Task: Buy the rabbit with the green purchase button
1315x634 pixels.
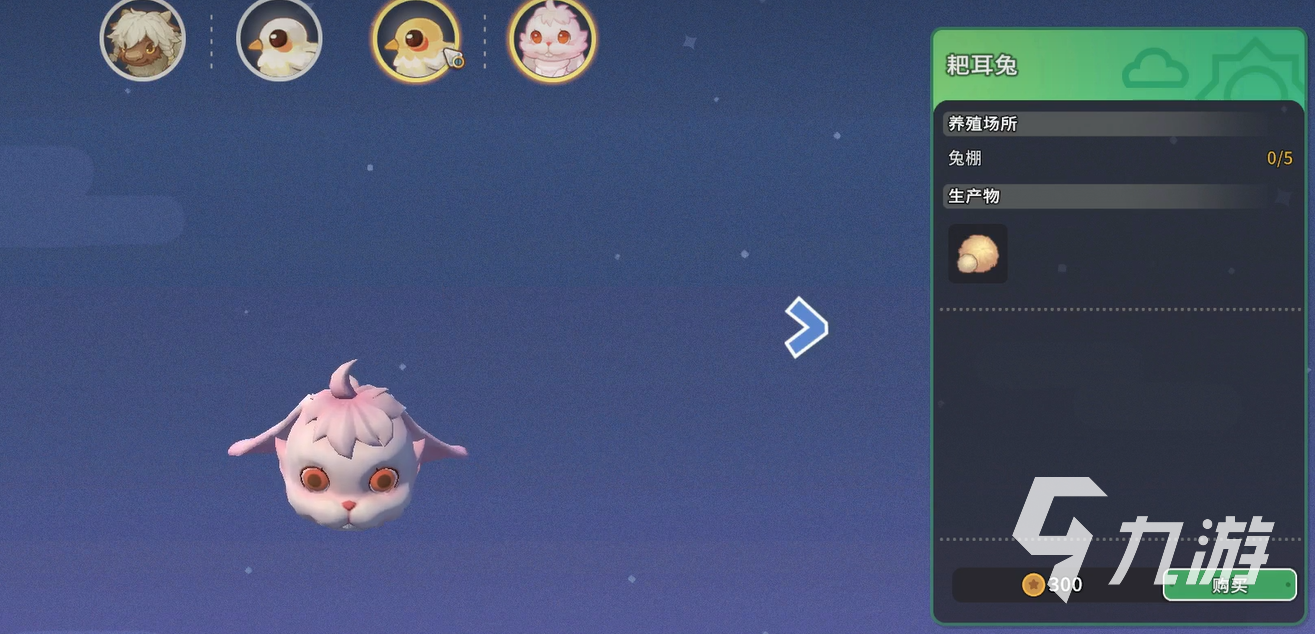Action: 1229,585
